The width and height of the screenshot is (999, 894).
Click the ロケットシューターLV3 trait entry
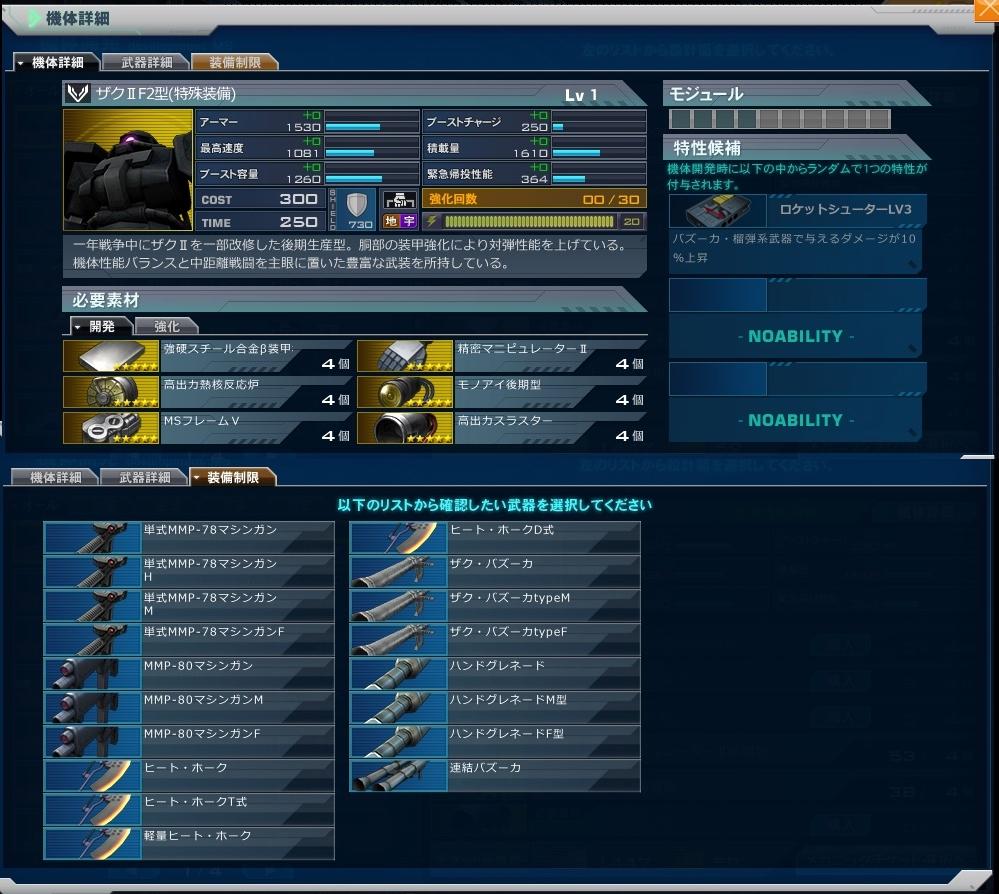[x=796, y=211]
